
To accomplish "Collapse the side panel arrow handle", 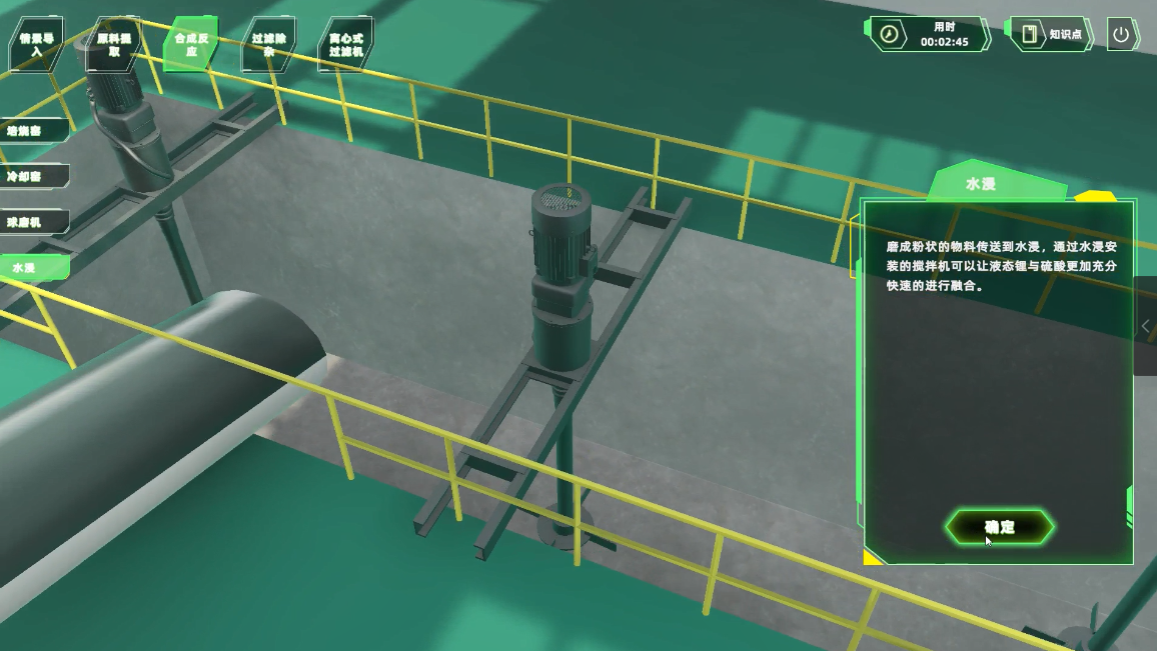I will [x=1146, y=326].
